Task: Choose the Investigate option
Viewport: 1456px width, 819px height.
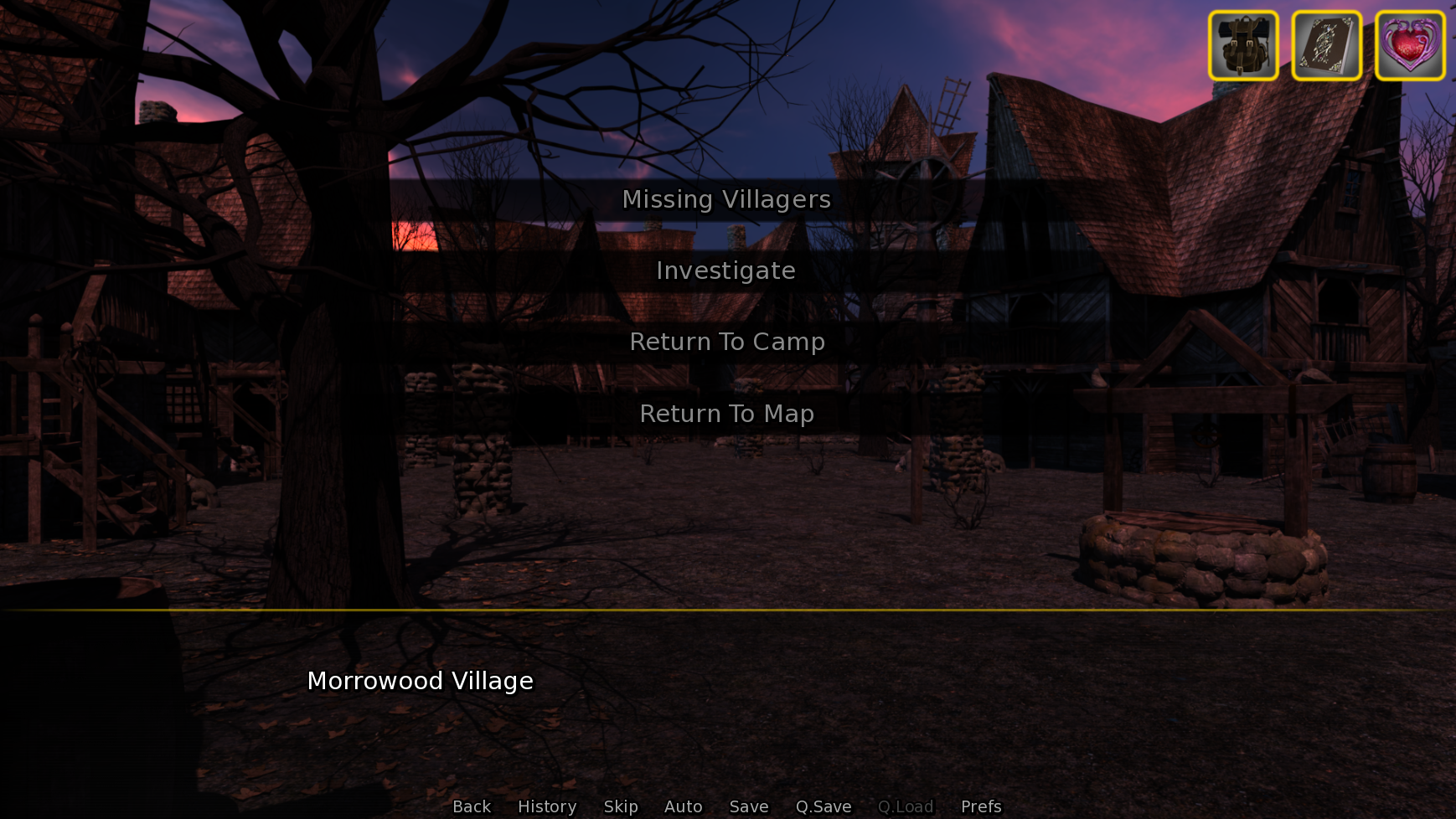Action: click(726, 270)
